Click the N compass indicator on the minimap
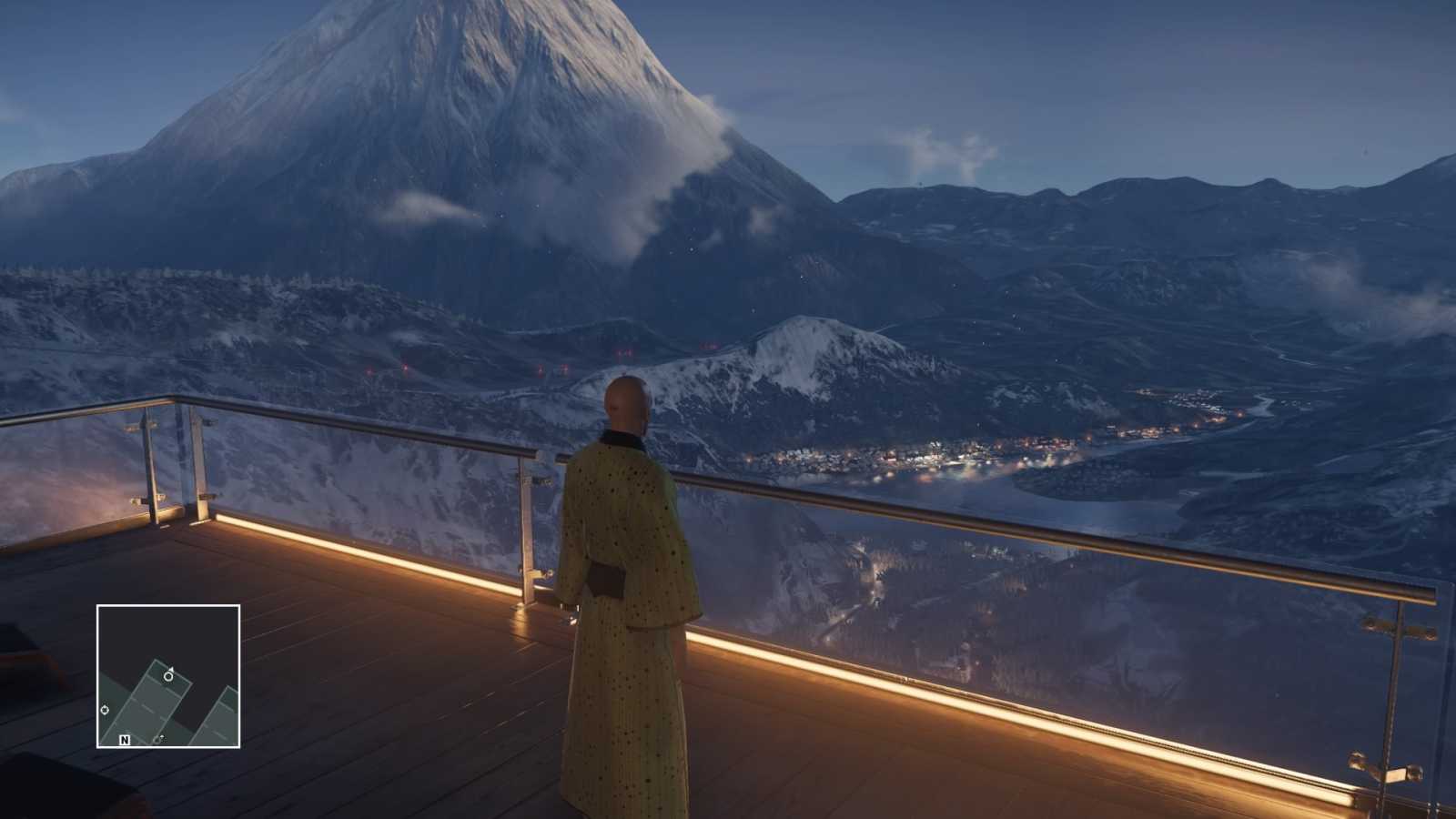The width and height of the screenshot is (1456, 819). (125, 739)
